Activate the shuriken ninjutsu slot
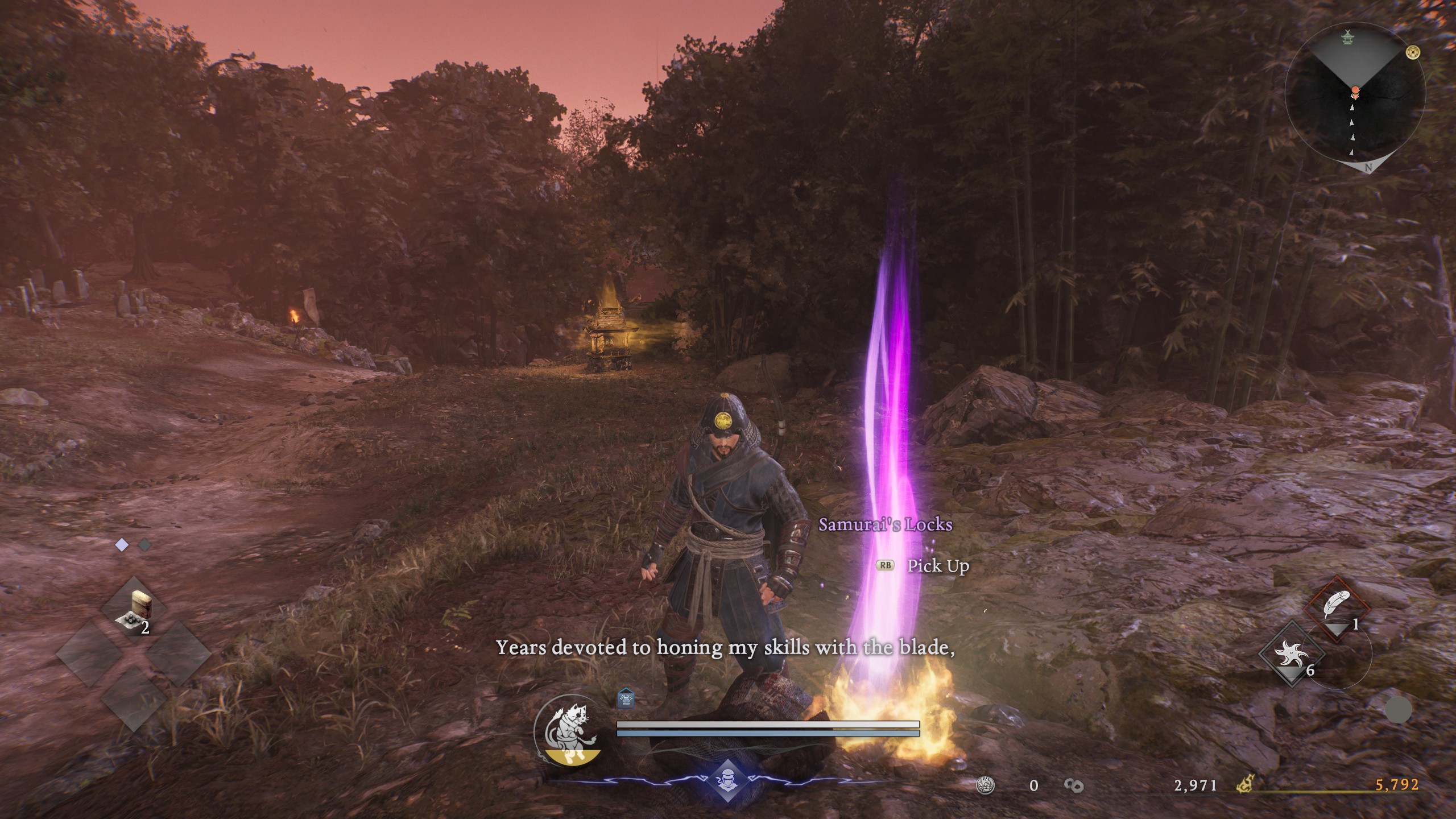1456x819 pixels. [x=1290, y=653]
